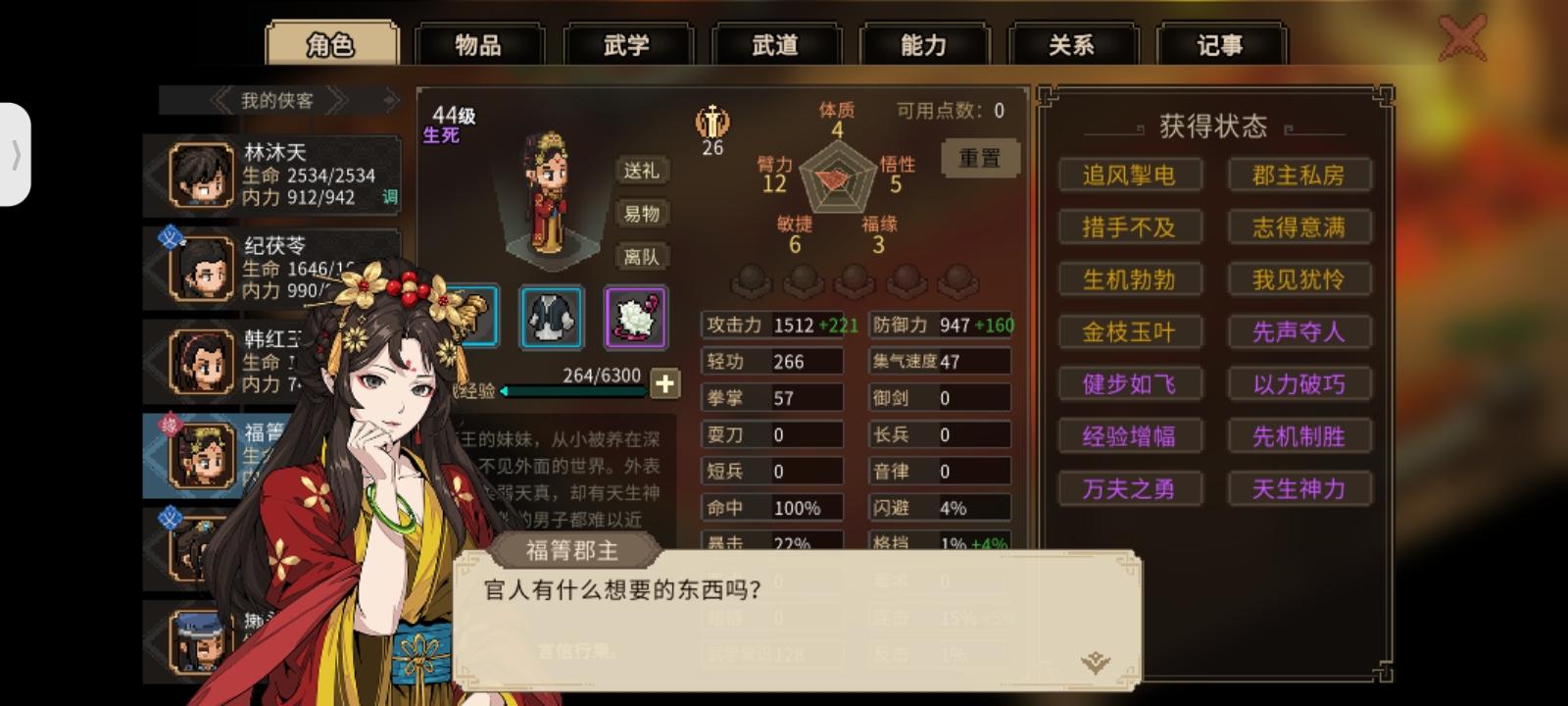Select the 金枝玉叶 status entry
The image size is (1568, 706).
click(1129, 332)
